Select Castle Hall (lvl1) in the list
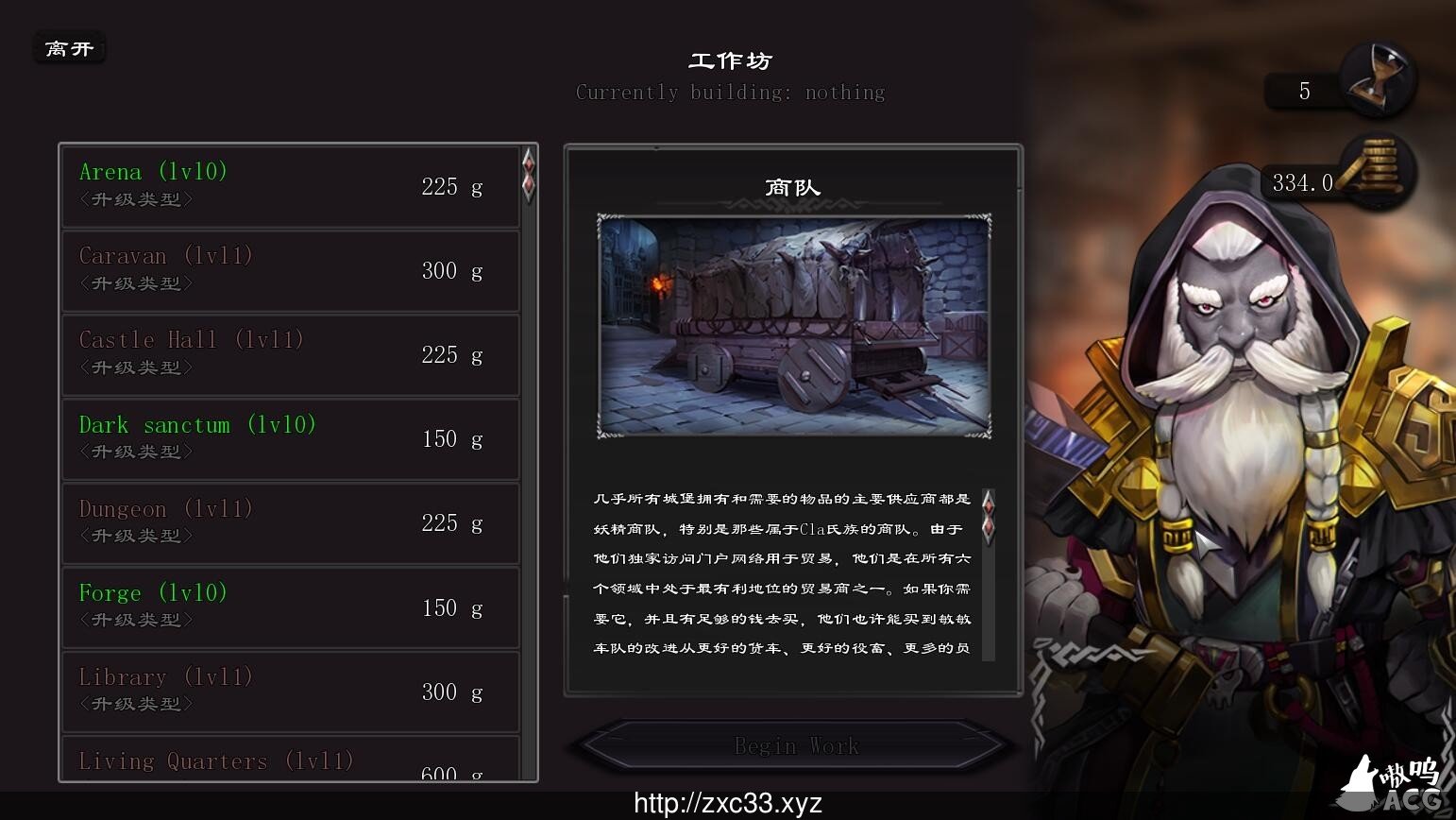Viewport: 1456px width, 820px height. tap(291, 354)
